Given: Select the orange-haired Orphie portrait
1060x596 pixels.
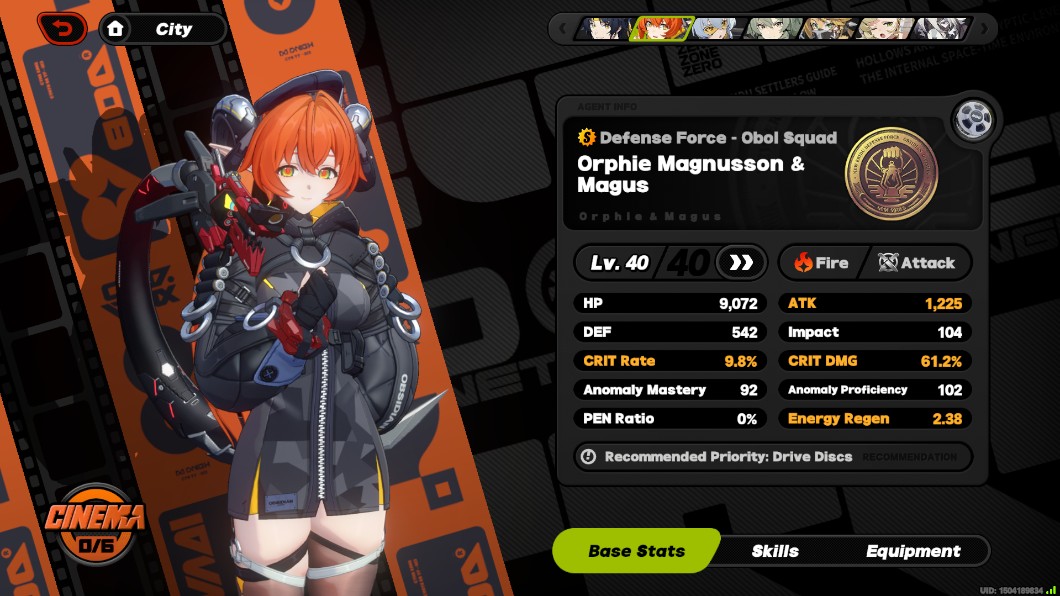Looking at the screenshot, I should click(658, 28).
